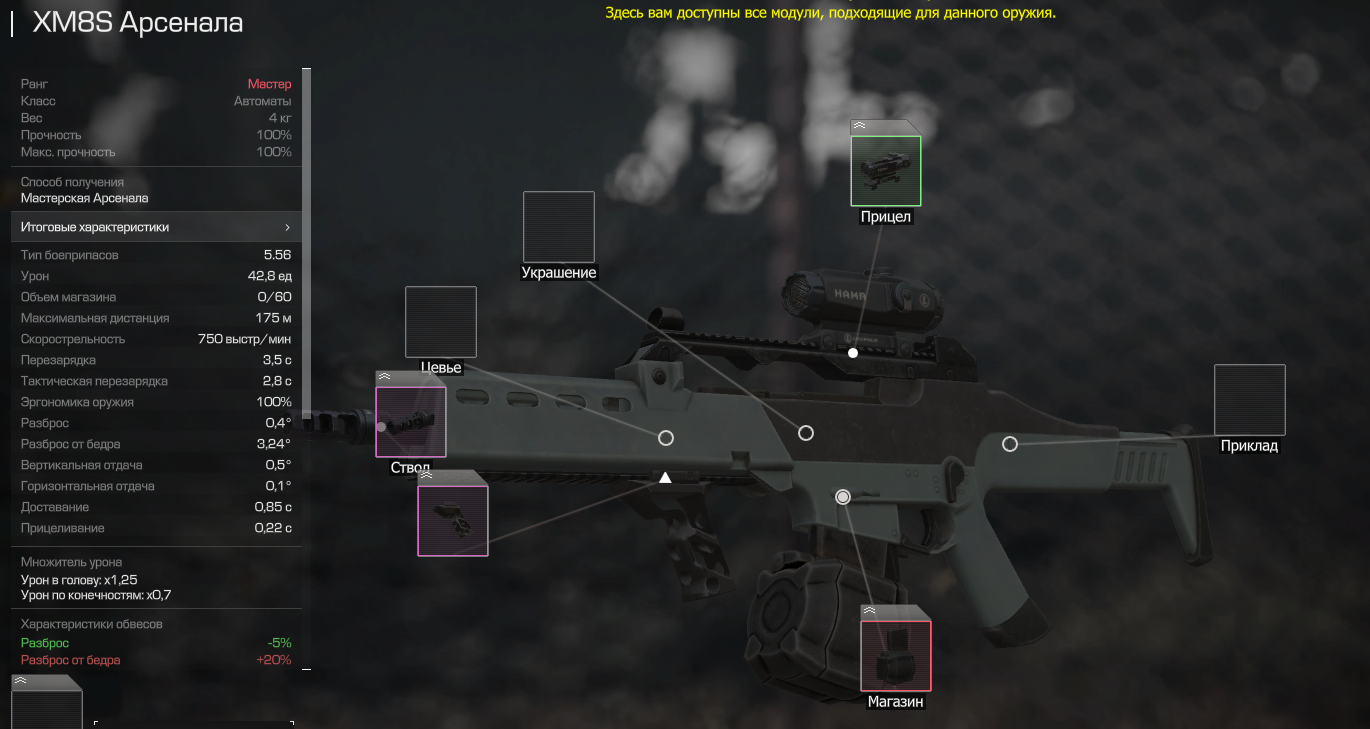The height and width of the screenshot is (729, 1370).
Task: Choose the empty Цевье handguard slot
Action: coord(440,322)
